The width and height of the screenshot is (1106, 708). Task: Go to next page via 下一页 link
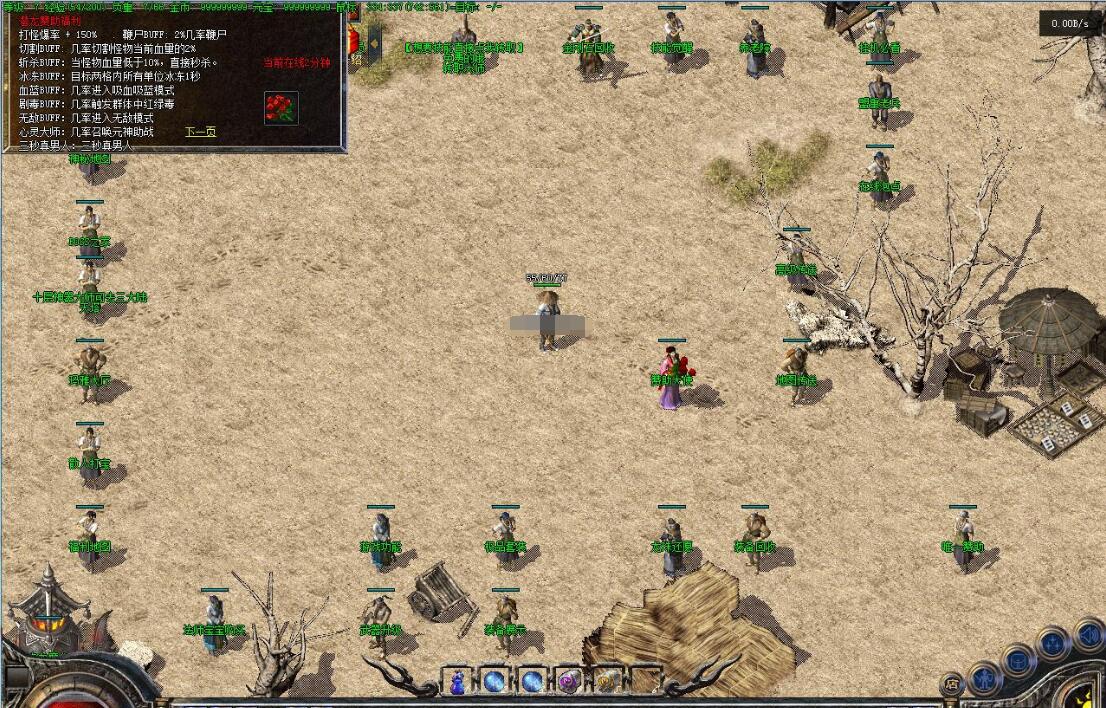pyautogui.click(x=200, y=131)
